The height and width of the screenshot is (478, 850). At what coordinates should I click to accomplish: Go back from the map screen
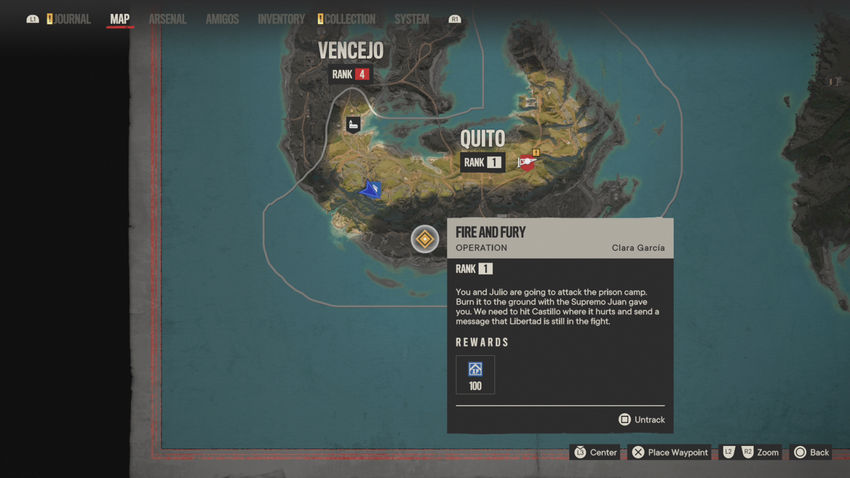[810, 453]
